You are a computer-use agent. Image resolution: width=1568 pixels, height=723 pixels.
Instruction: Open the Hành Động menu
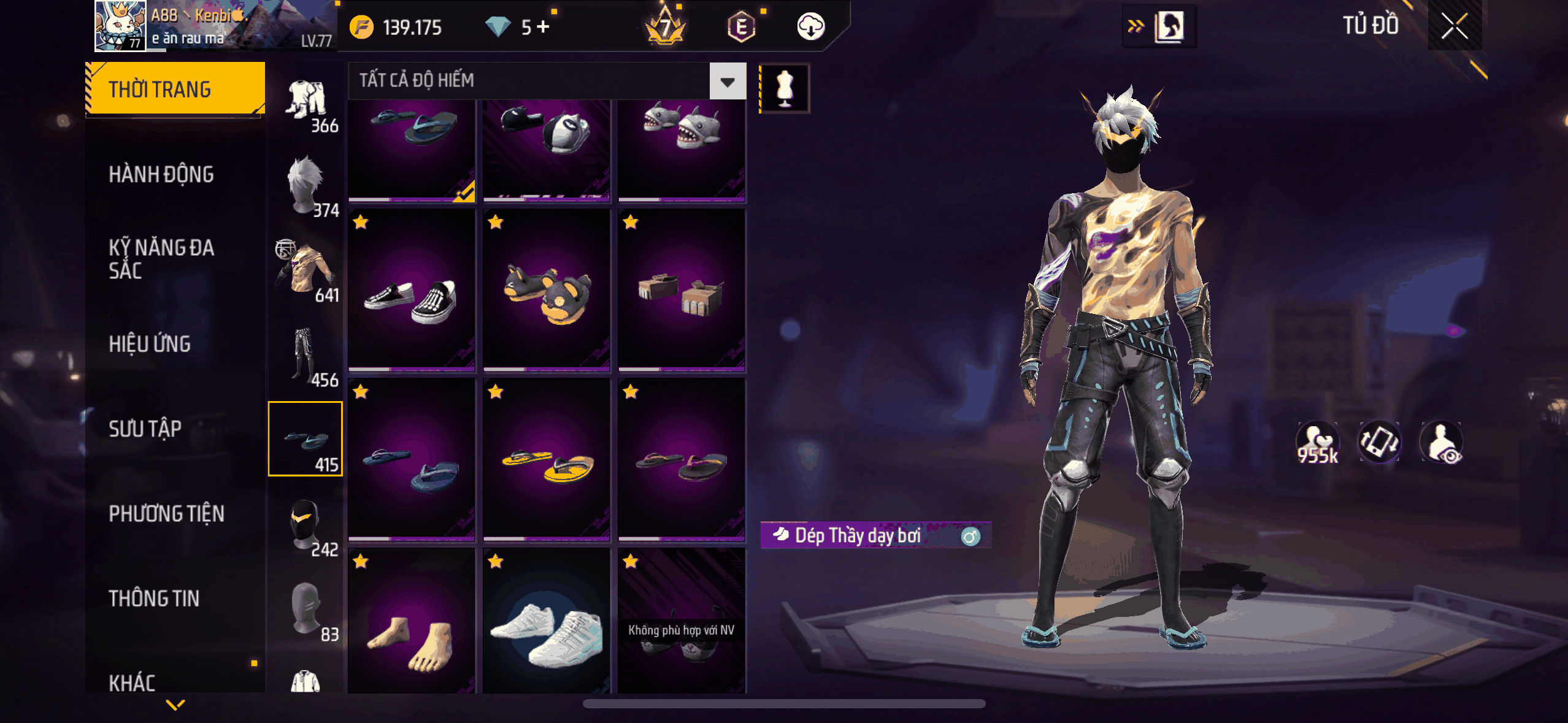[x=161, y=175]
